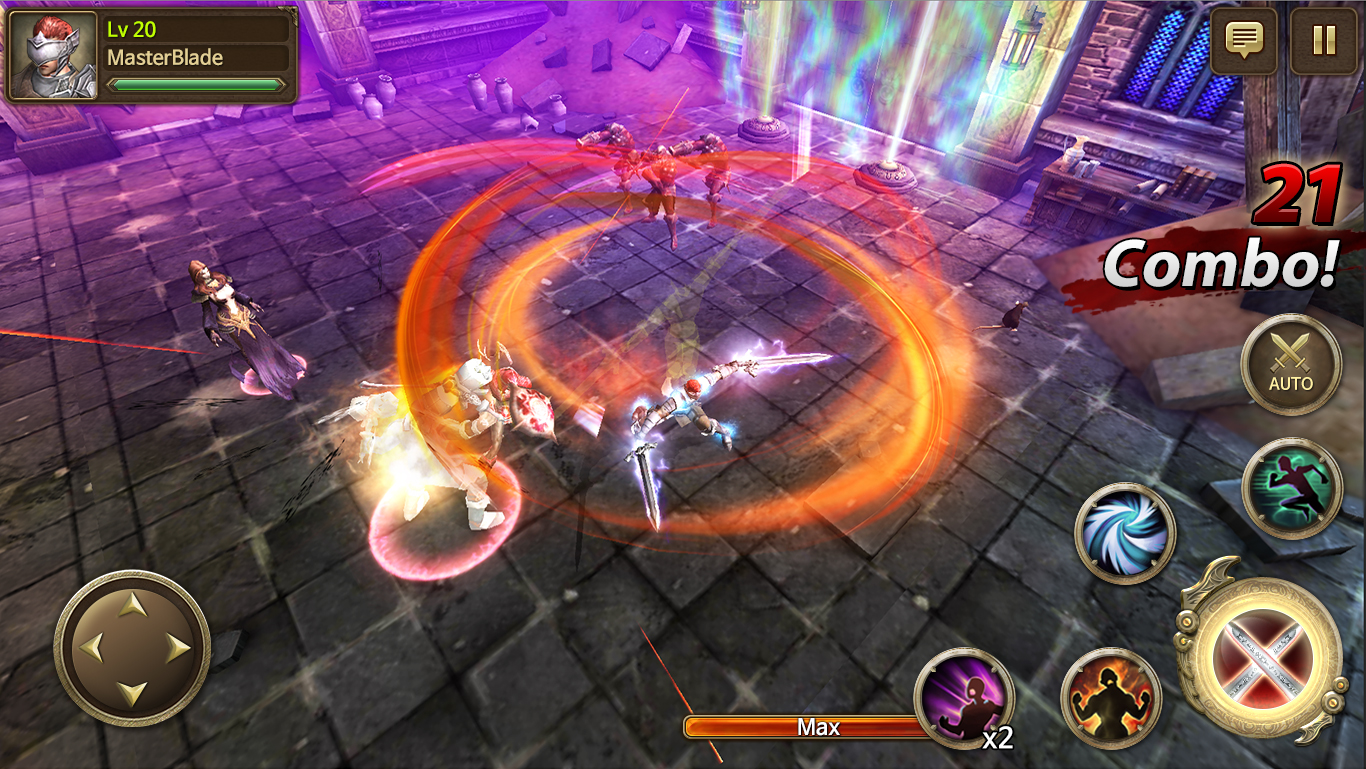Pause the game using the pause icon

tap(1322, 42)
